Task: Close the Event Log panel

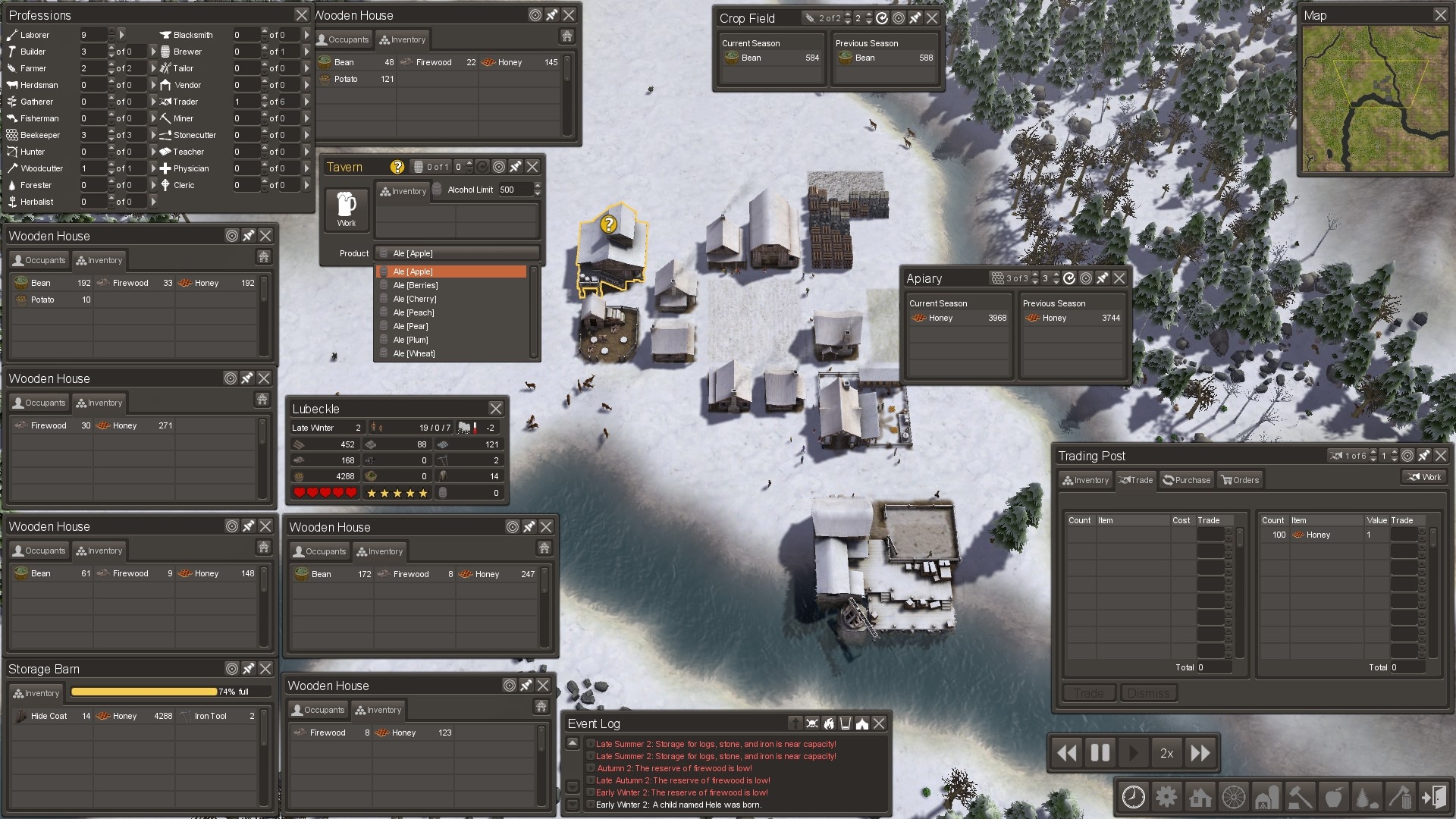Action: [879, 723]
